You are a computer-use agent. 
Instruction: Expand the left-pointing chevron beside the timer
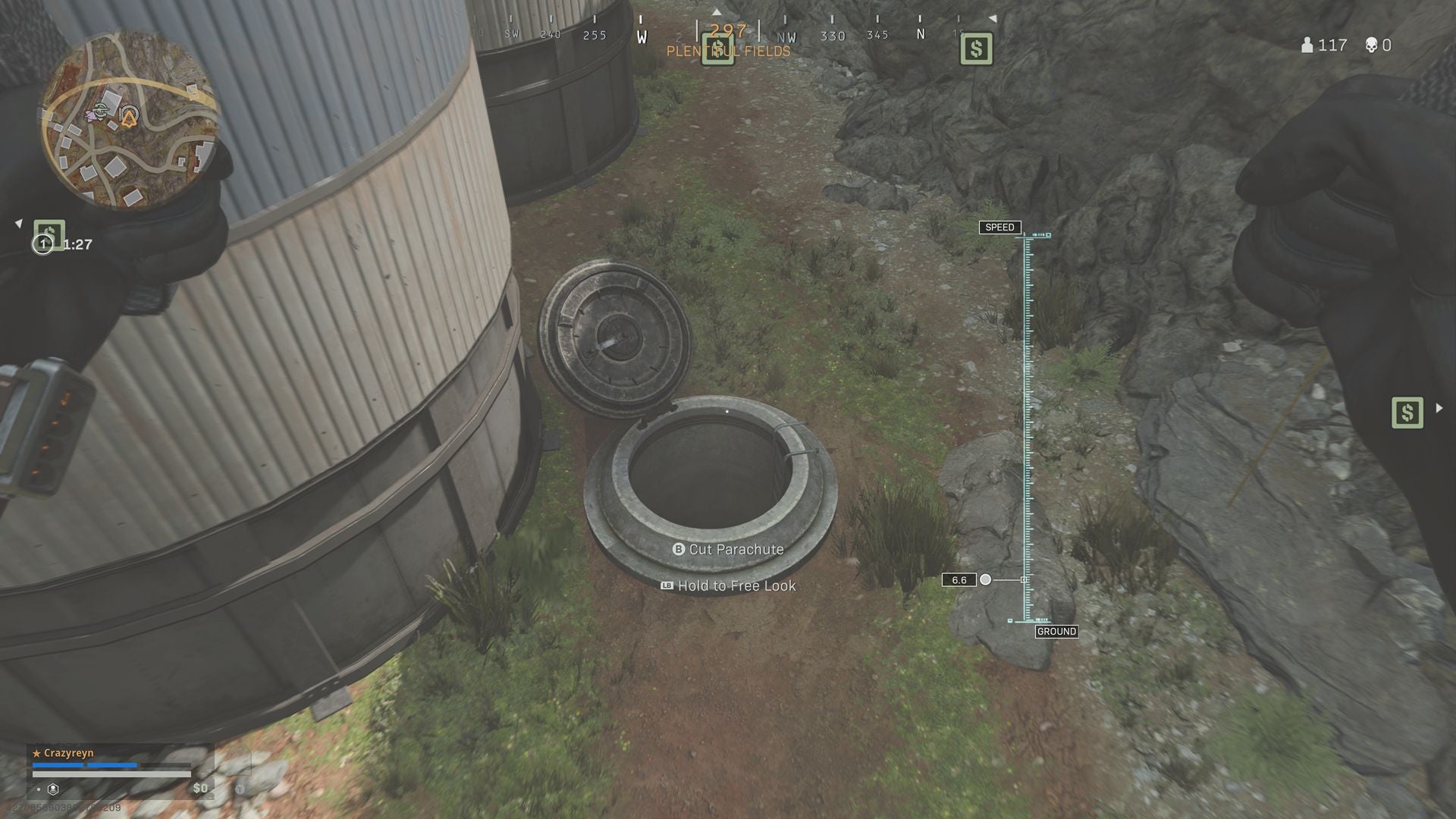coord(17,222)
